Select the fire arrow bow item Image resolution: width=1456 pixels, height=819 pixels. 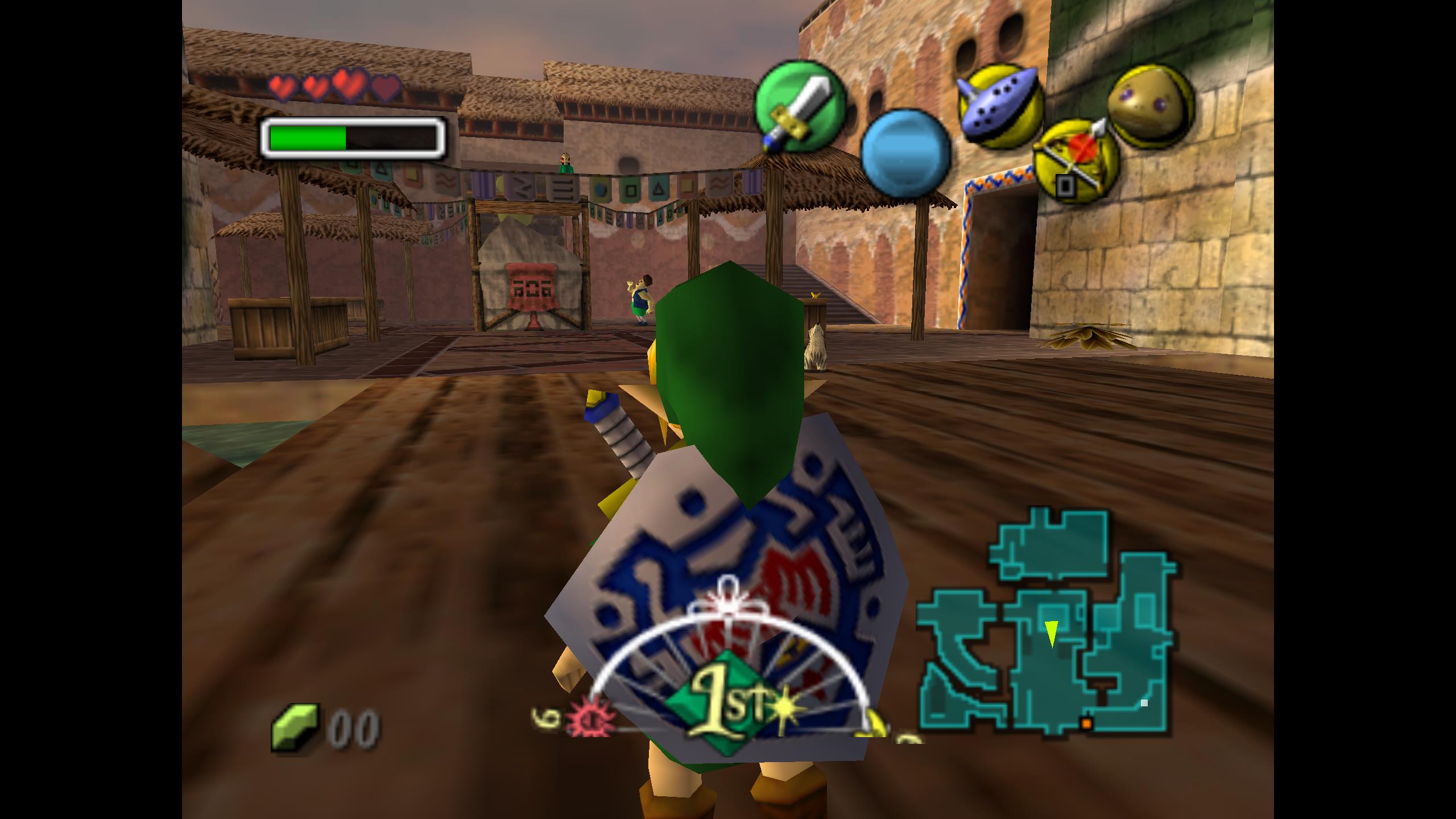click(1076, 159)
